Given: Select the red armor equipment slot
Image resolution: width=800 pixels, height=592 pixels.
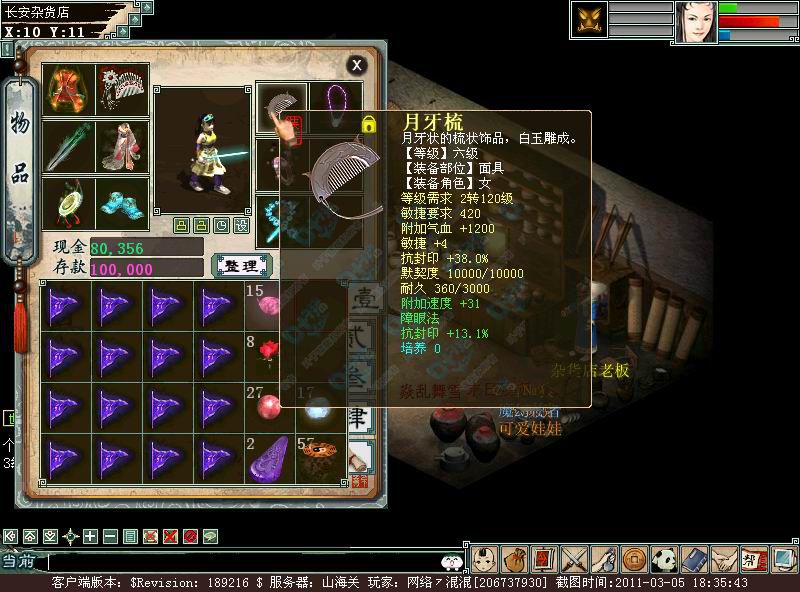Looking at the screenshot, I should (71, 90).
